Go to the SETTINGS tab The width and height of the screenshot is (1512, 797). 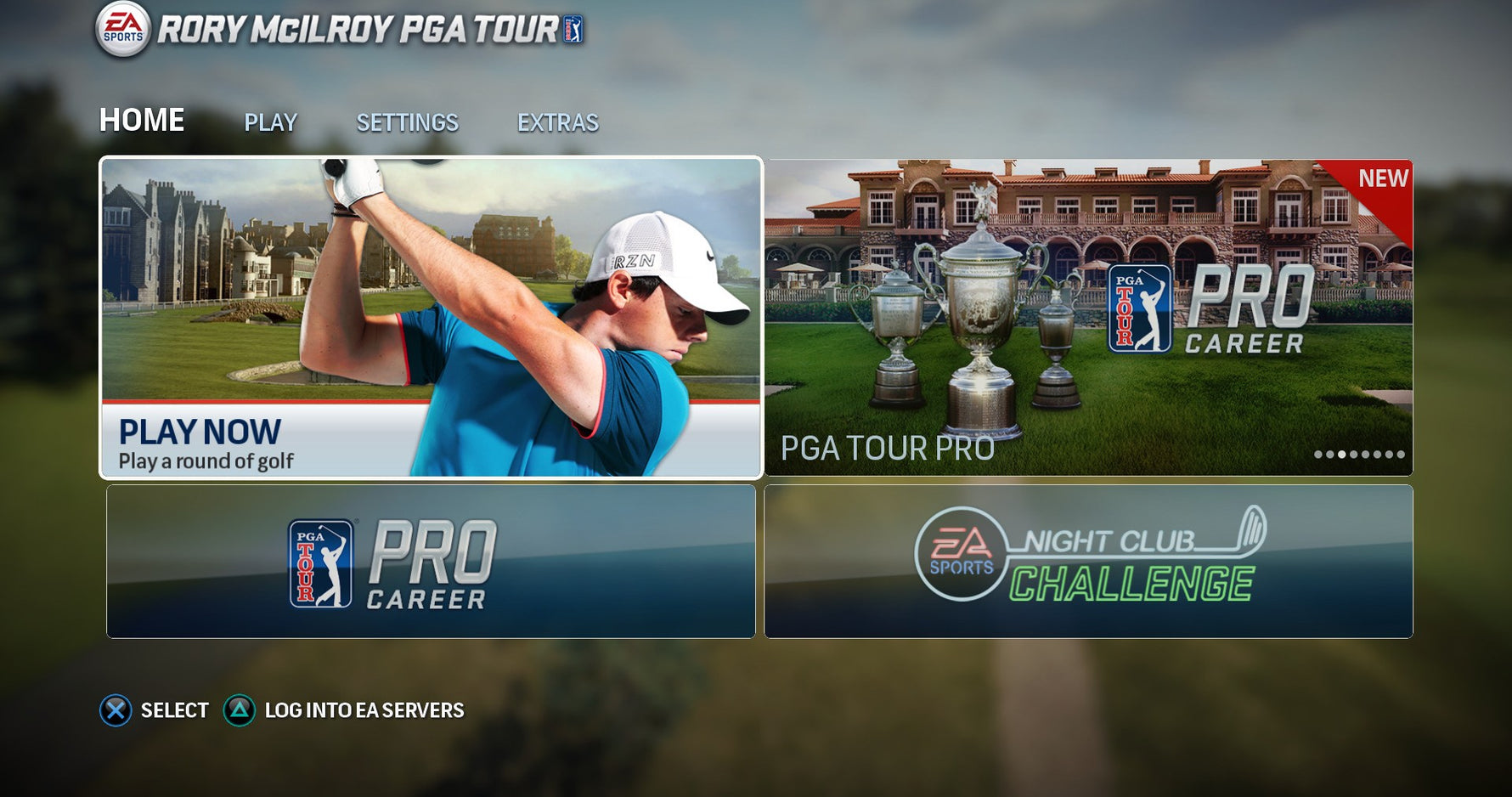[x=407, y=123]
